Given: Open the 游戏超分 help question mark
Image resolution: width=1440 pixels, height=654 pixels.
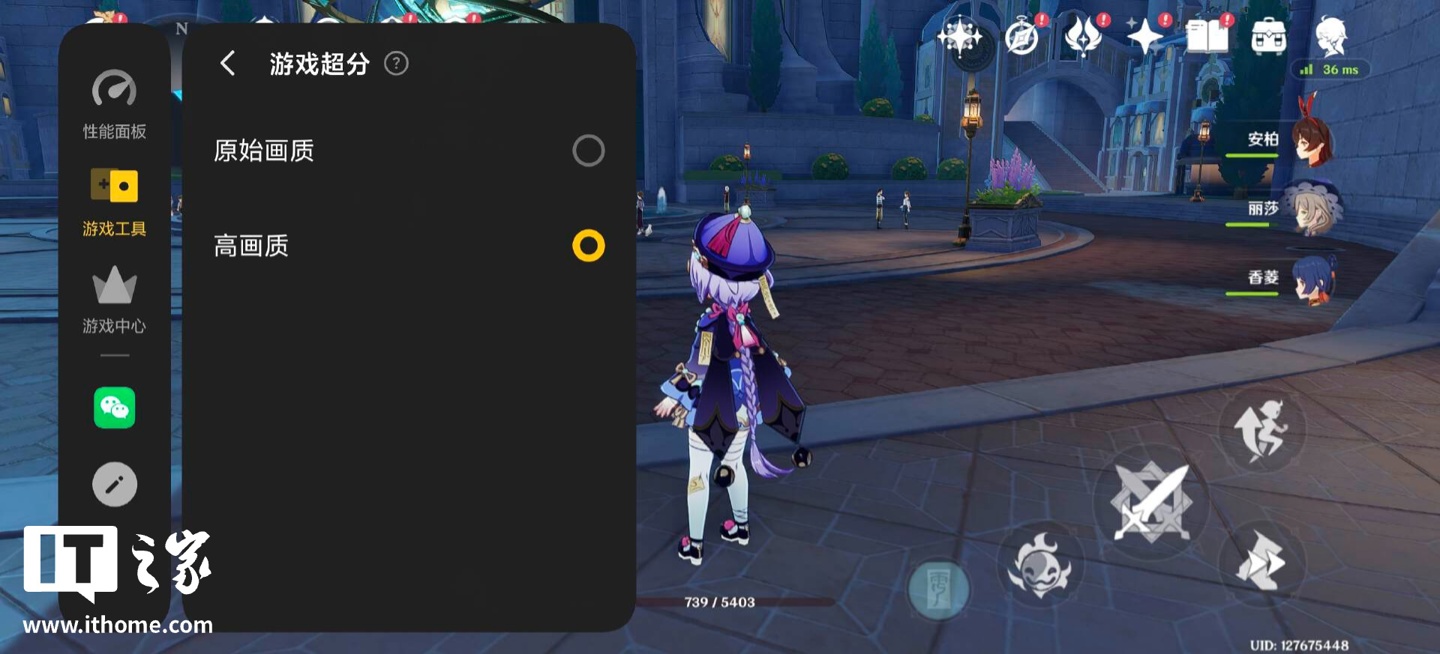Looking at the screenshot, I should 396,64.
